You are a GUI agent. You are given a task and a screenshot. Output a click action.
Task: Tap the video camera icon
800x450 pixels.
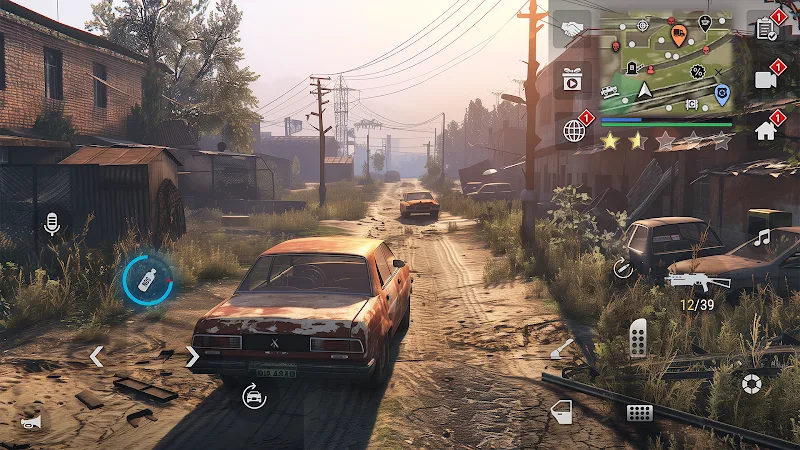pyautogui.click(x=767, y=80)
